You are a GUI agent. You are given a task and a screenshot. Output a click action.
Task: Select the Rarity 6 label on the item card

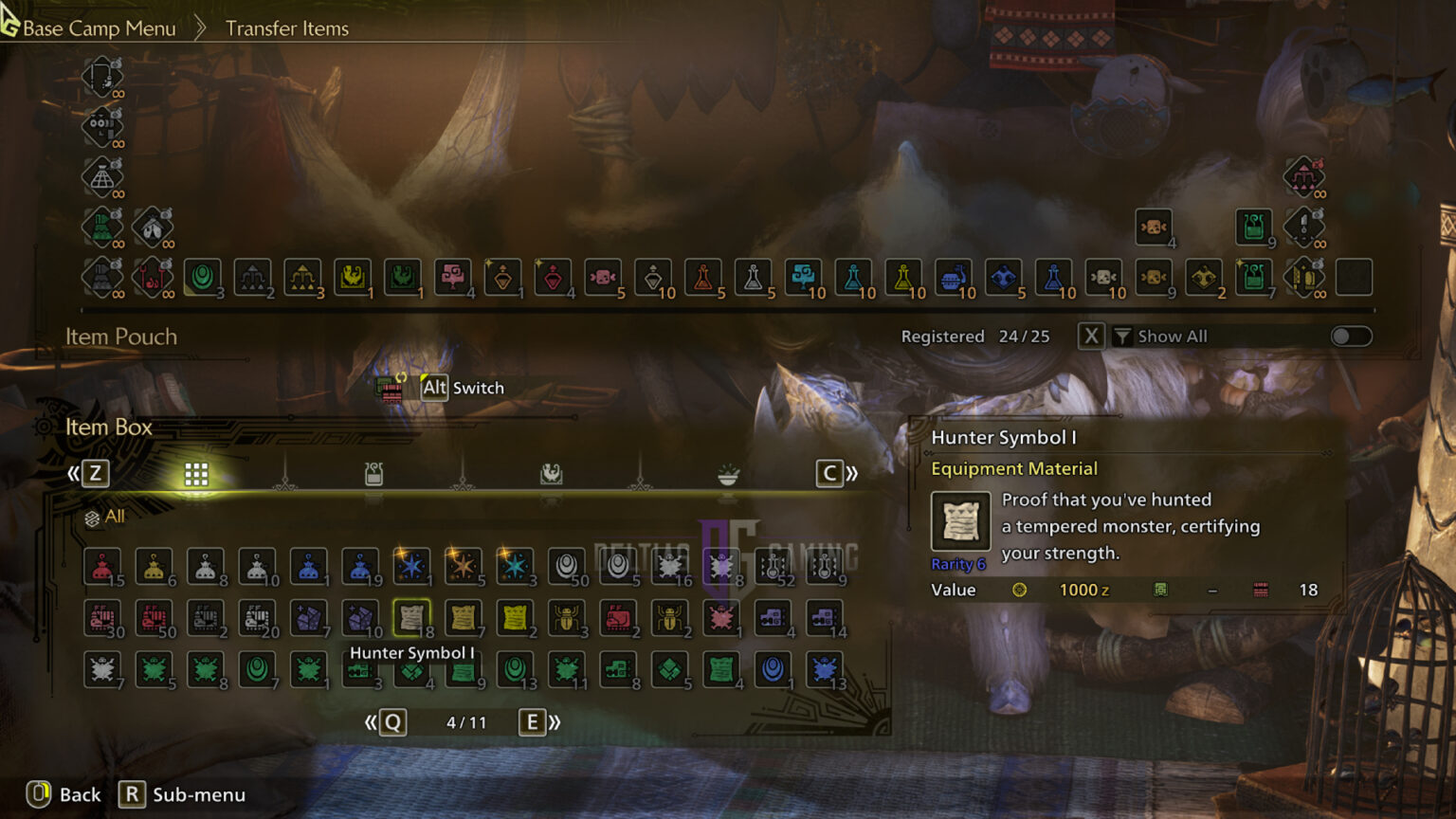[x=957, y=563]
